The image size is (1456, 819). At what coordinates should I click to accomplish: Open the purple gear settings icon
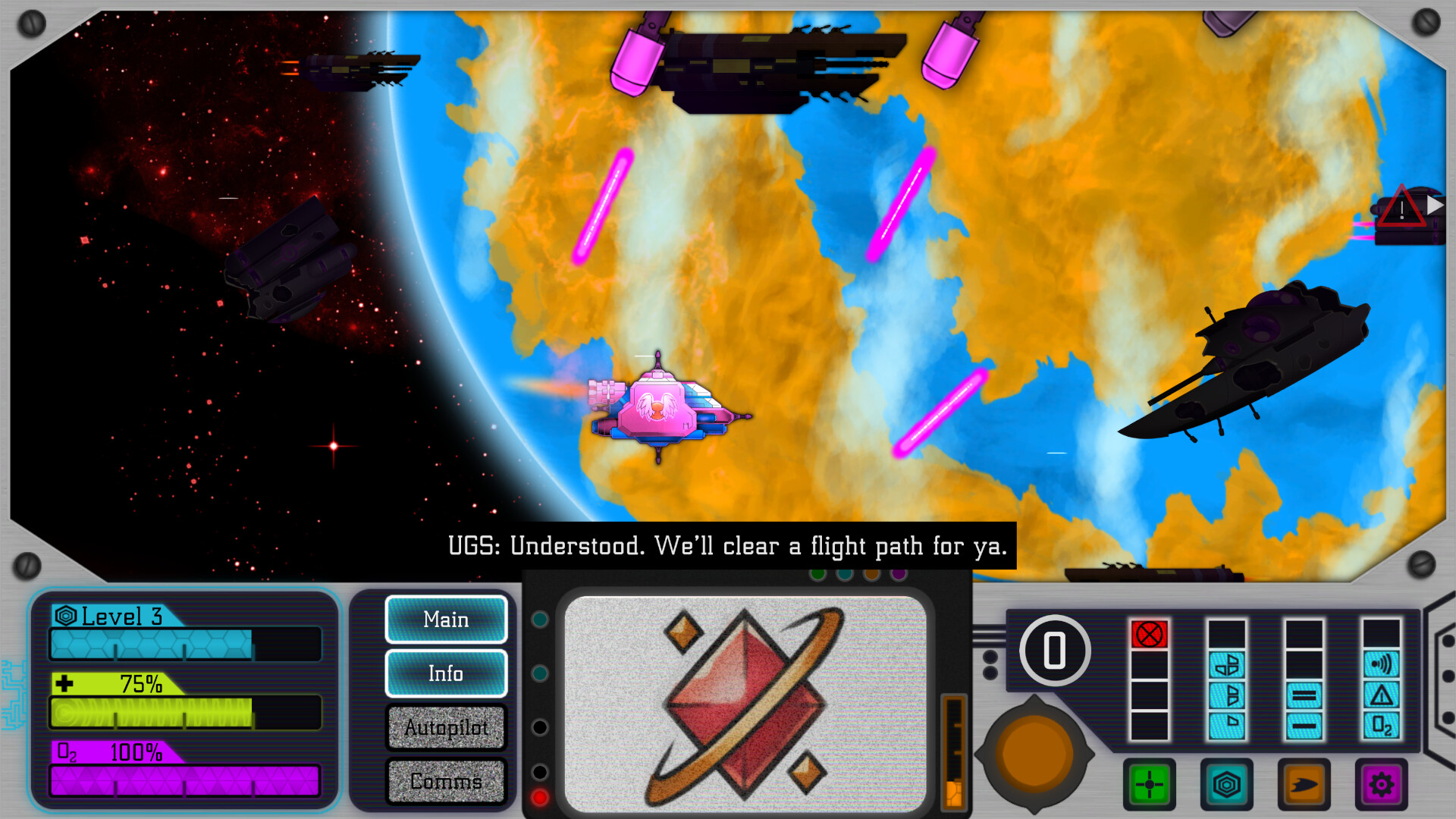tap(1381, 783)
